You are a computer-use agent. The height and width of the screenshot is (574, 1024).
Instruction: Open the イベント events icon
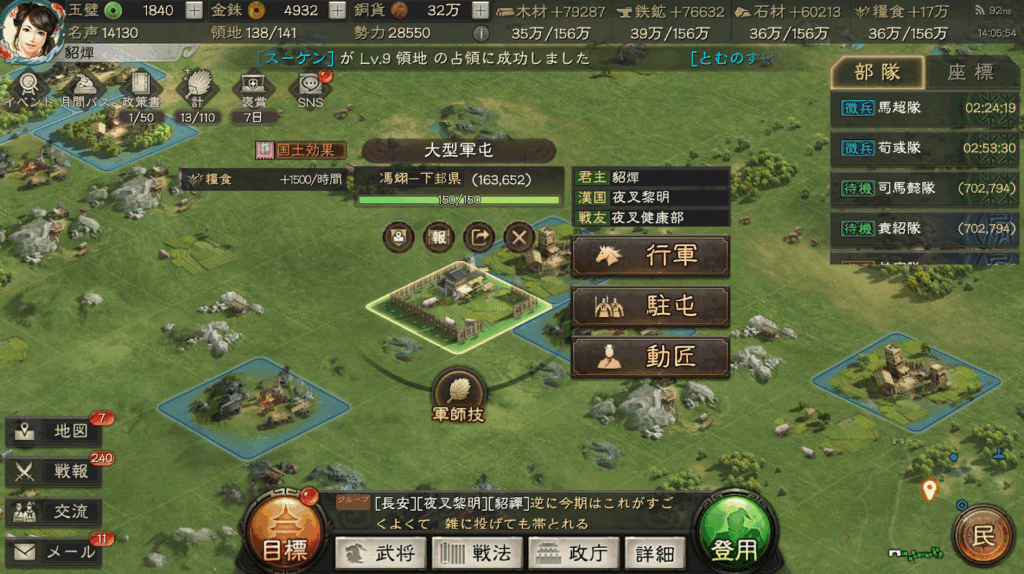(x=27, y=88)
